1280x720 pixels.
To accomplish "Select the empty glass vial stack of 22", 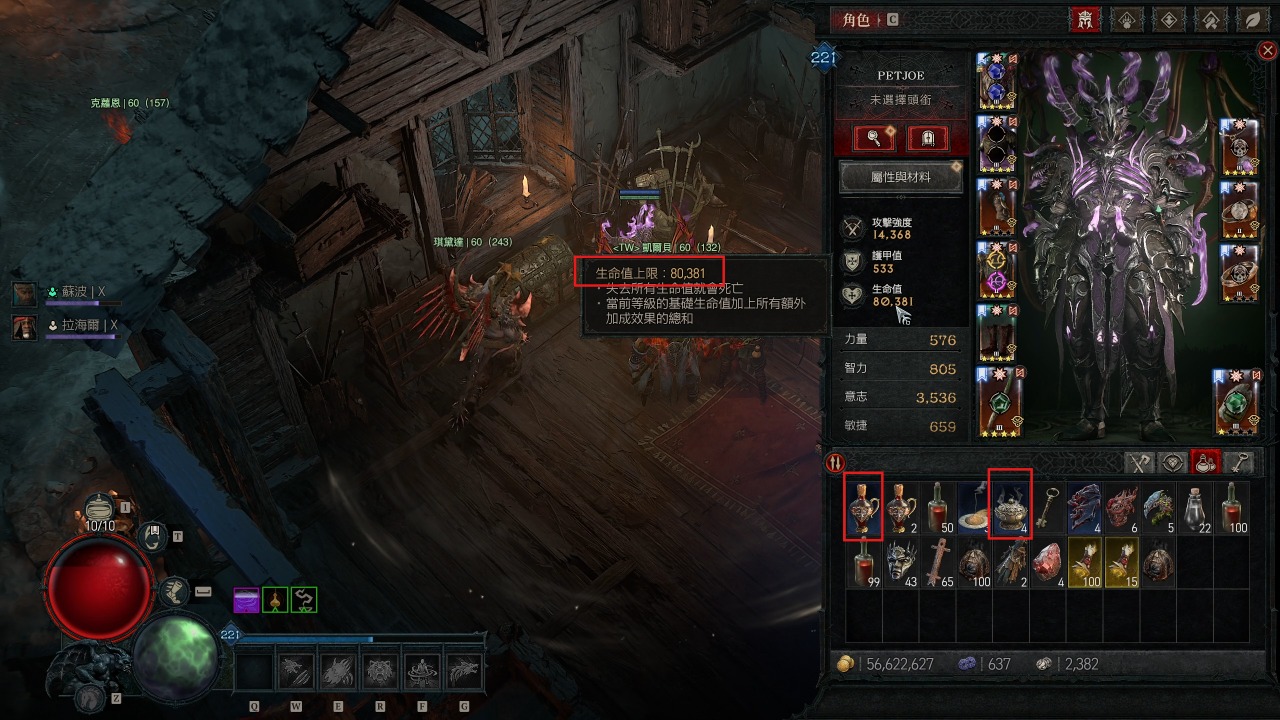I will (x=1195, y=509).
